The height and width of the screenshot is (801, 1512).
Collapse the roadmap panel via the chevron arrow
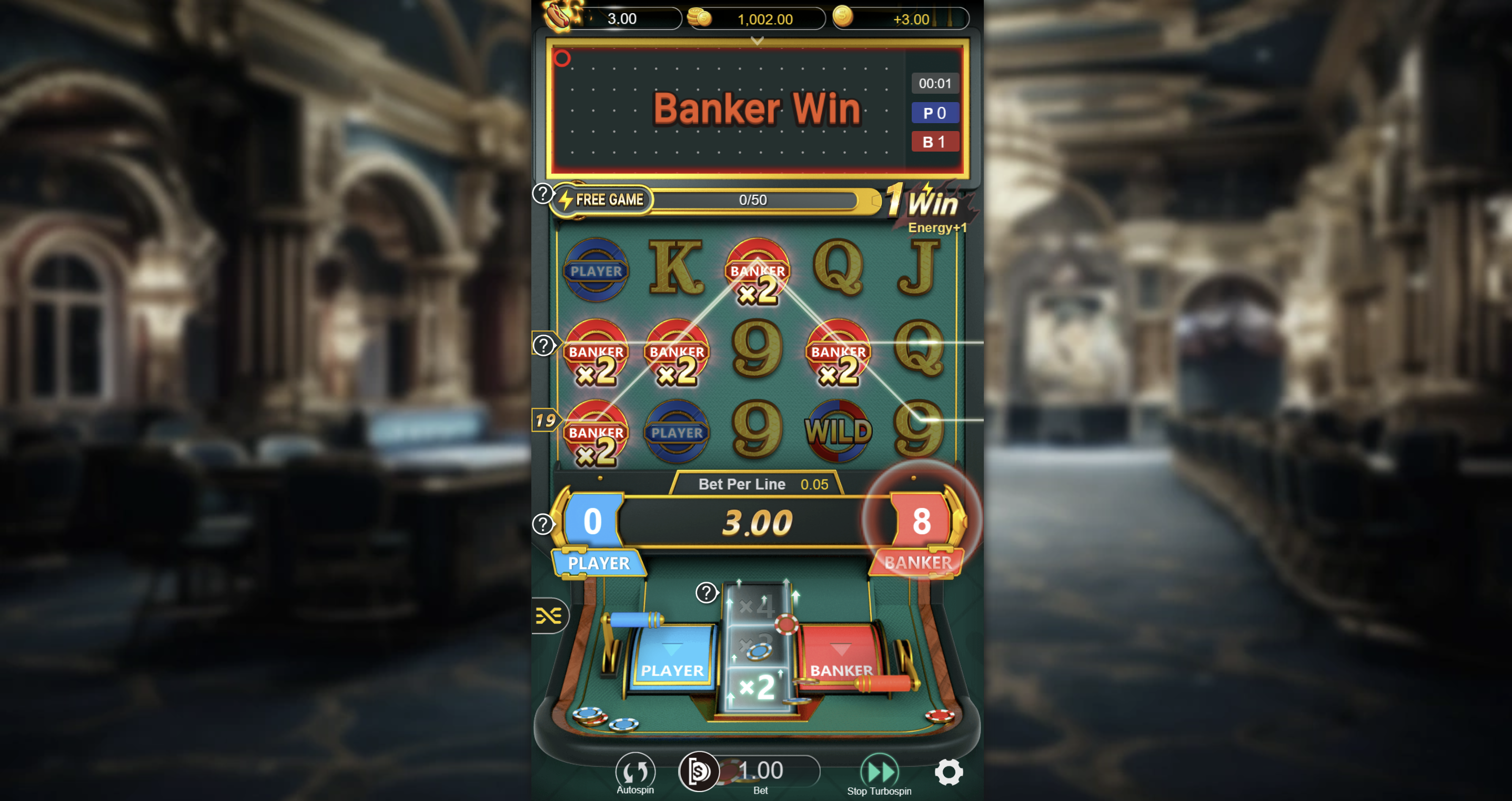click(756, 41)
